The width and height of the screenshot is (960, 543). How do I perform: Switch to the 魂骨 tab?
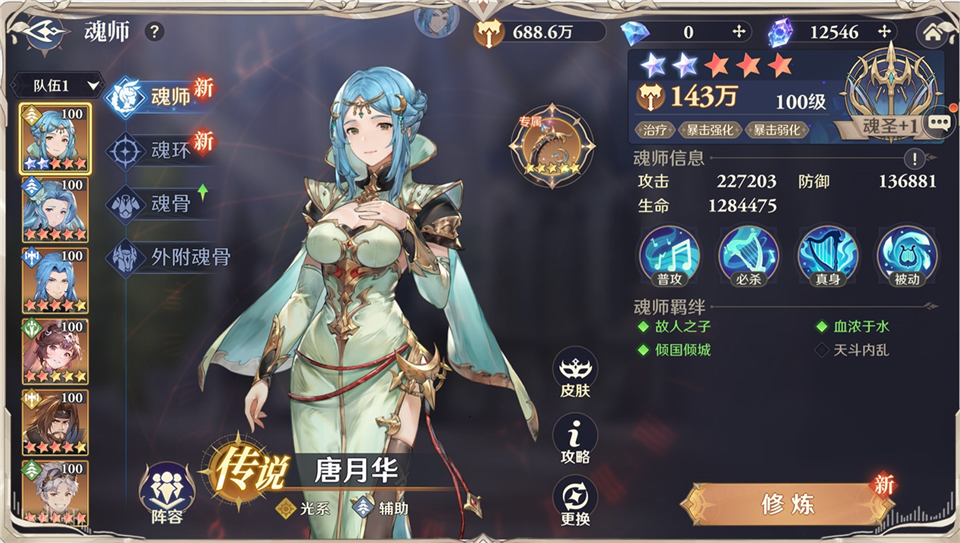pyautogui.click(x=160, y=203)
